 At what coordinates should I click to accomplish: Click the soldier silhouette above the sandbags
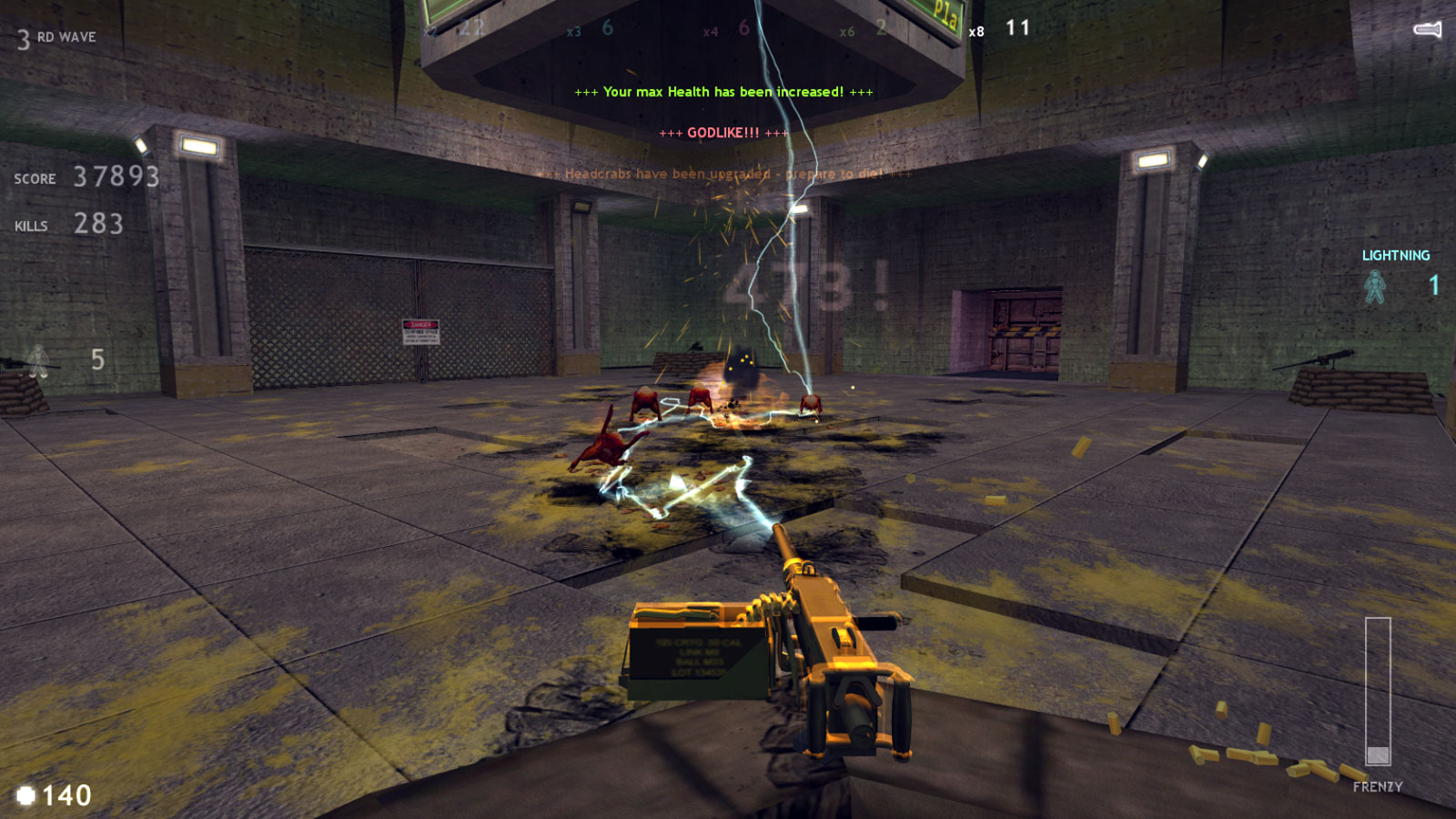[36, 359]
